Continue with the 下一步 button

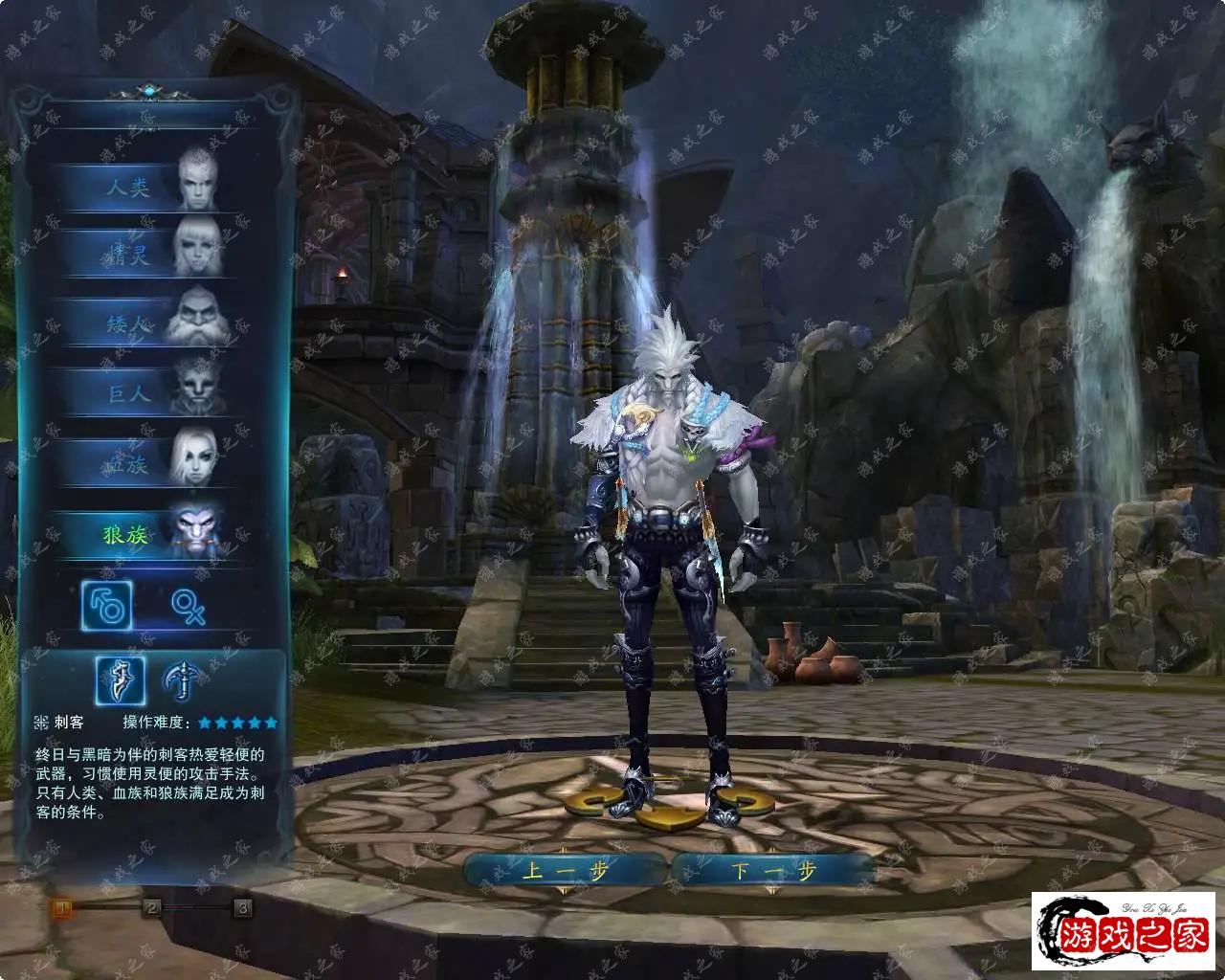773,871
